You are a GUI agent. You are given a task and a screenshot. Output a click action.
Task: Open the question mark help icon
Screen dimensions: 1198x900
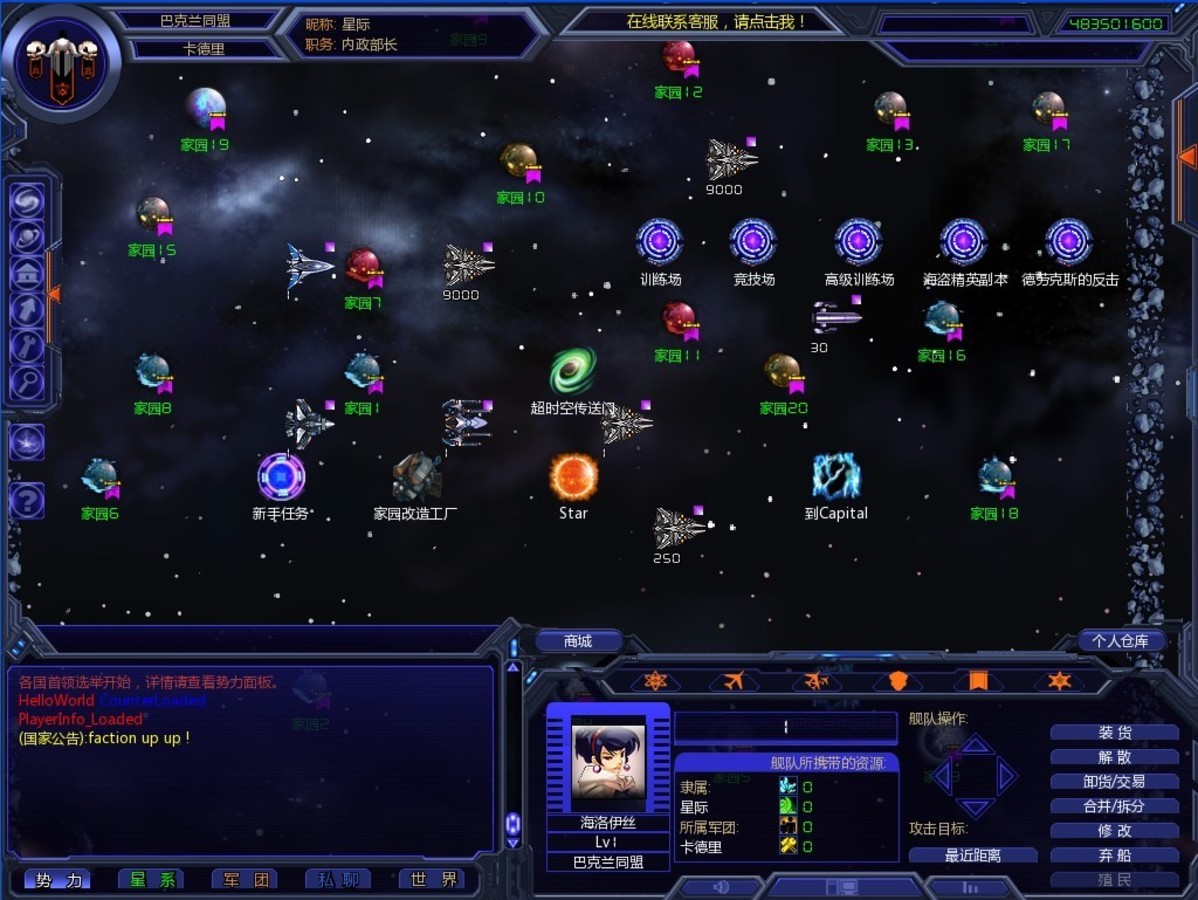[27, 500]
